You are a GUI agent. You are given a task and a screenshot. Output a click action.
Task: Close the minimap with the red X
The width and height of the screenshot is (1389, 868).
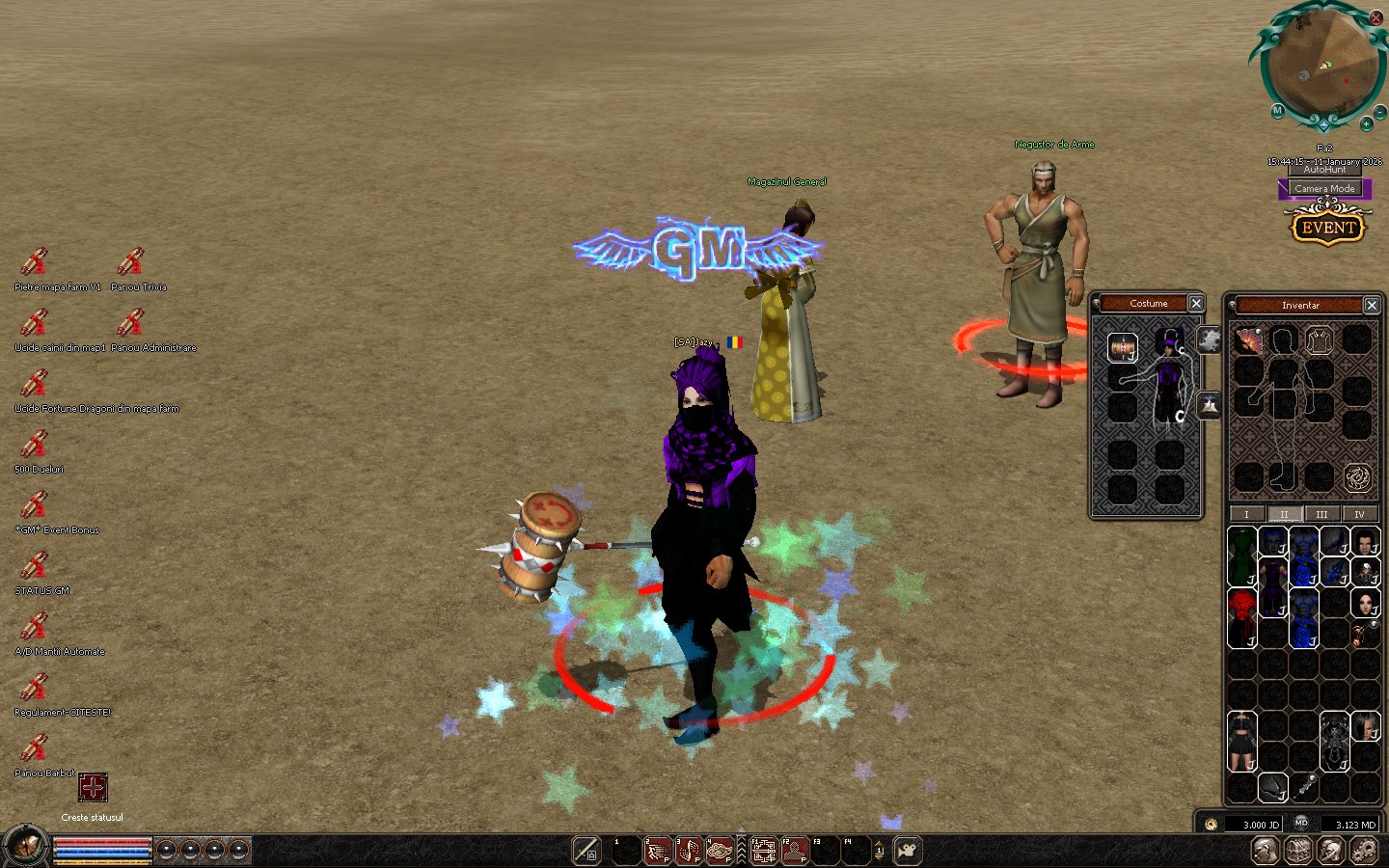click(x=1376, y=17)
